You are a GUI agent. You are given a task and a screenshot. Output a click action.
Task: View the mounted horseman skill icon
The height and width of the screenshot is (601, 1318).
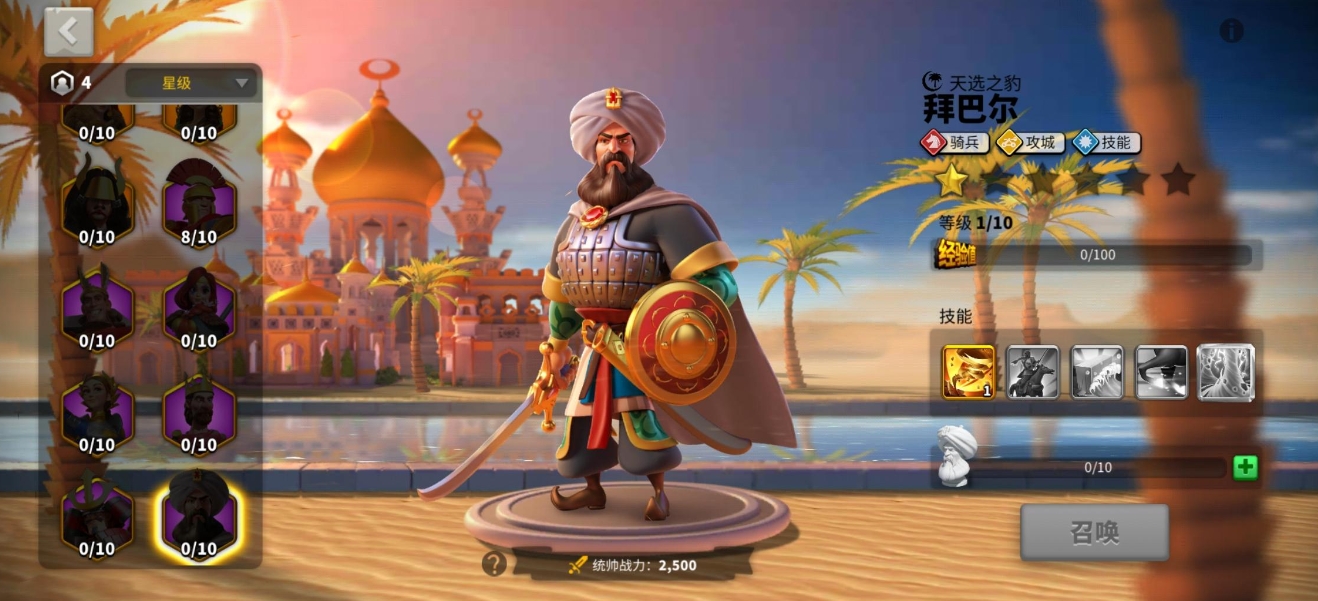(1033, 372)
